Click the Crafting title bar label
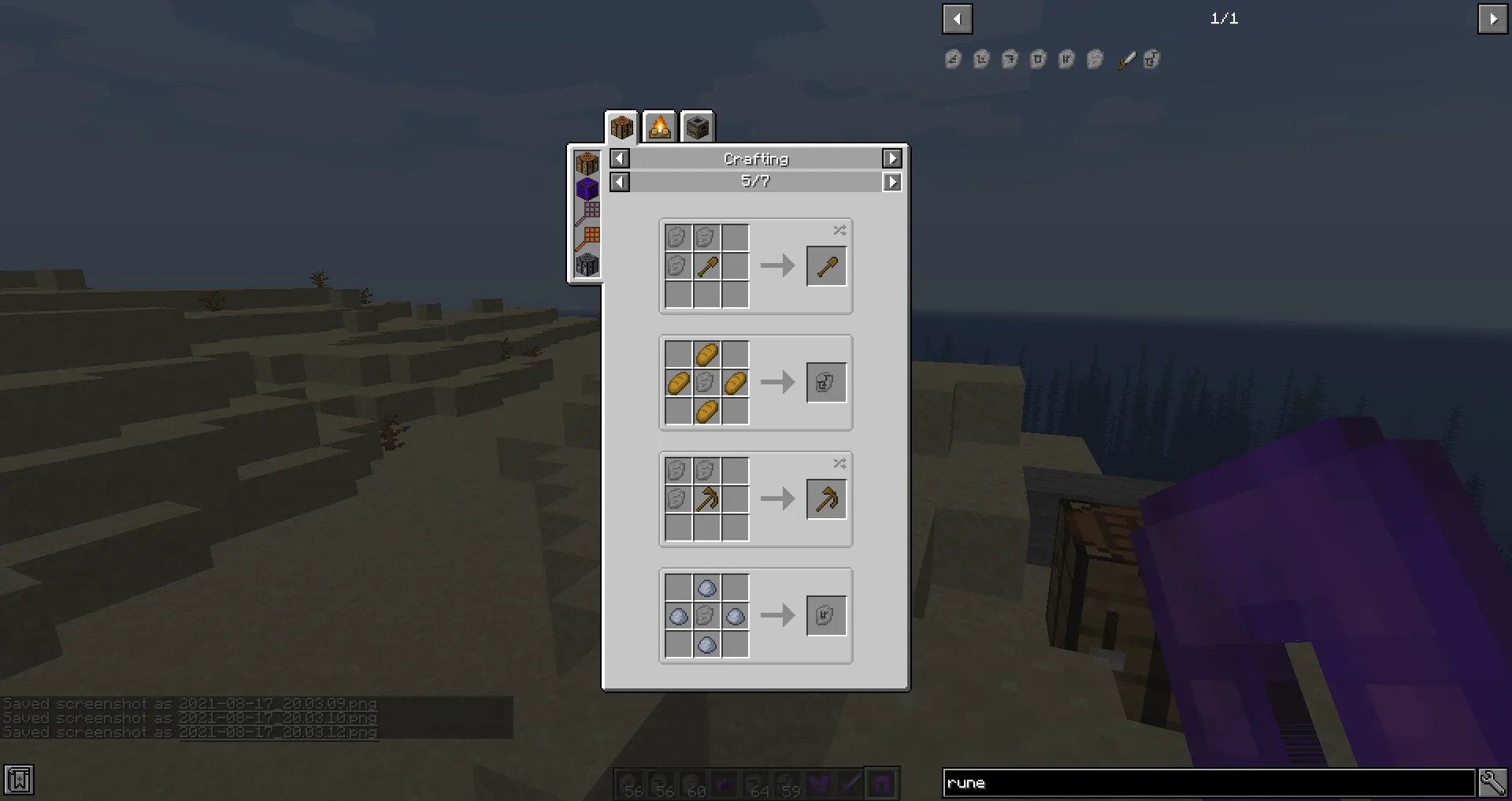Screen dimensions: 1512x801 coord(755,158)
